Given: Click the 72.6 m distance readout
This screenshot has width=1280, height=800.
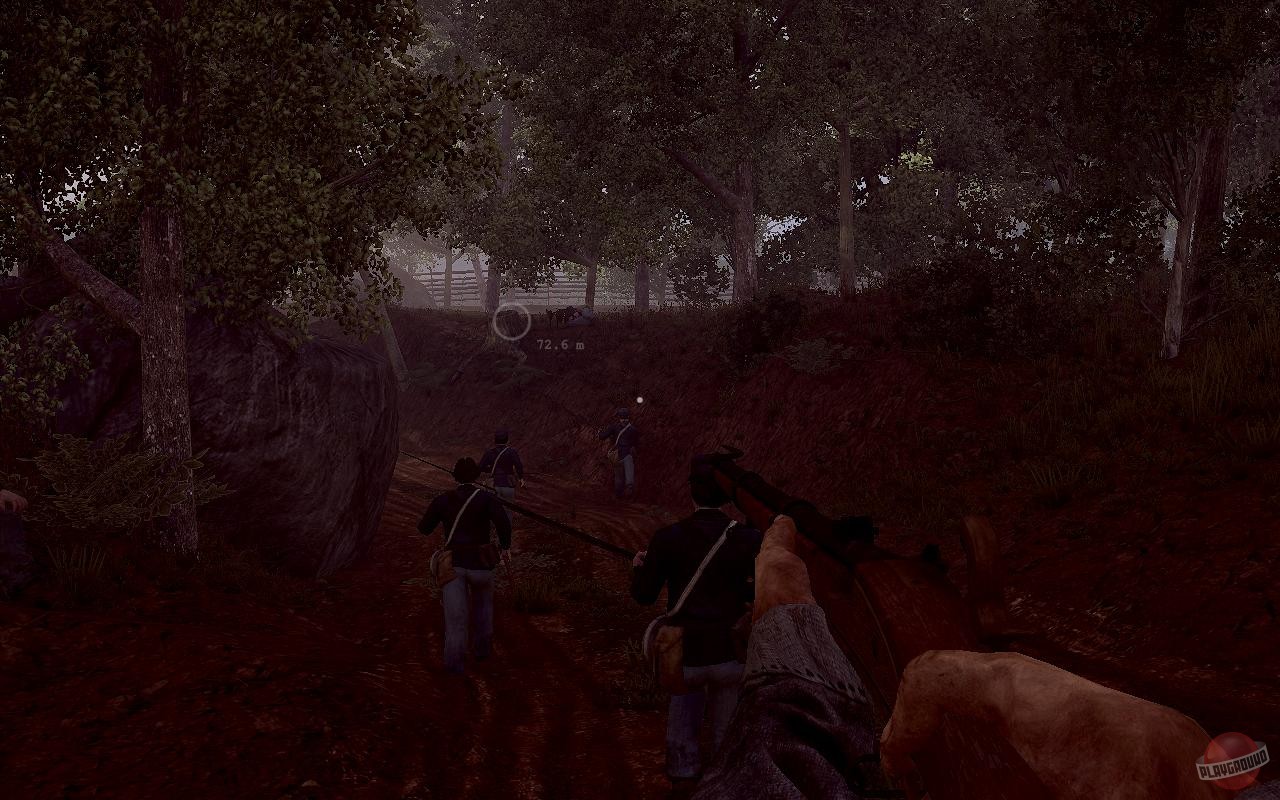Looking at the screenshot, I should click(558, 344).
